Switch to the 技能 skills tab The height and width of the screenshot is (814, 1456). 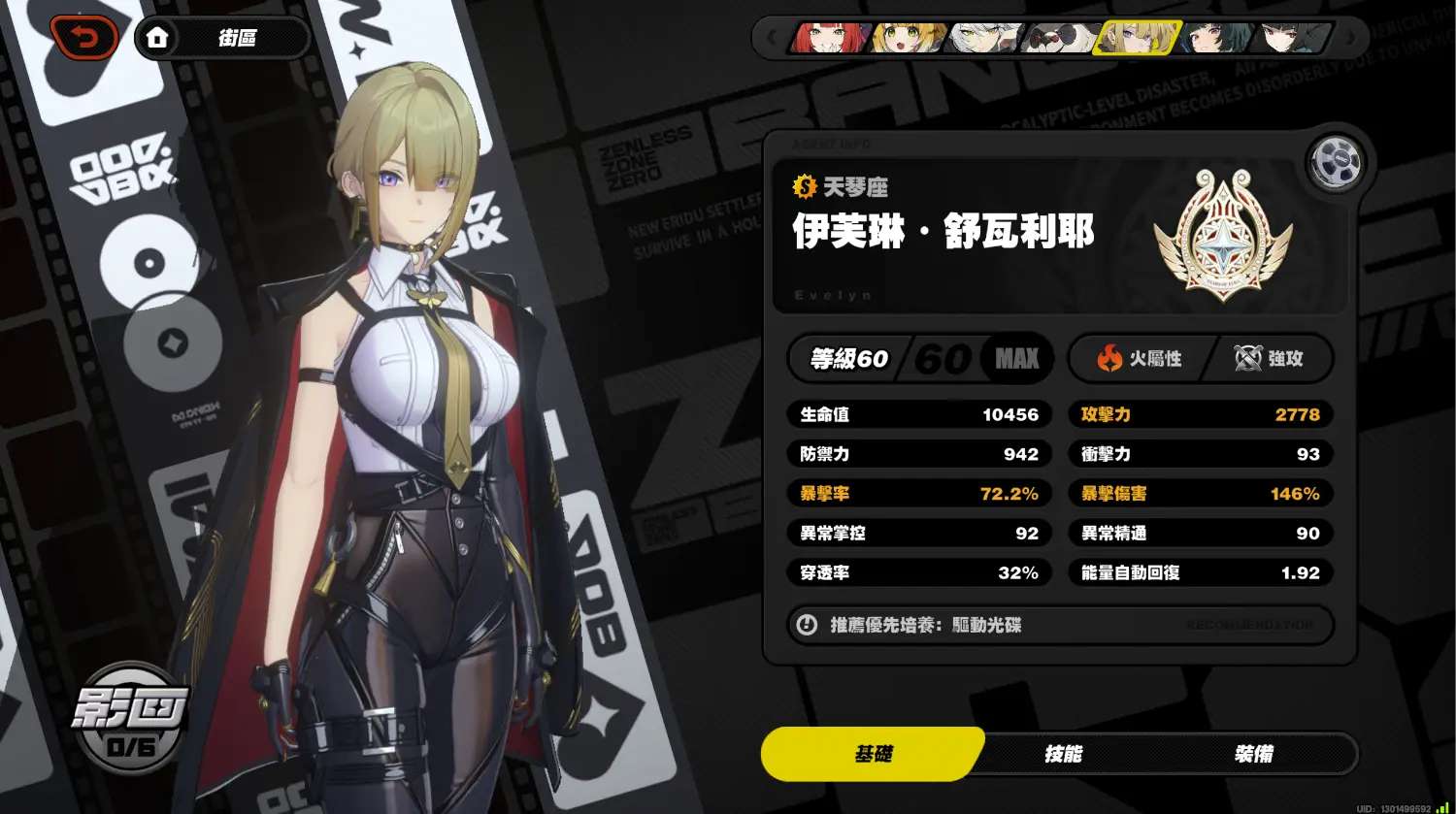pos(1063,754)
